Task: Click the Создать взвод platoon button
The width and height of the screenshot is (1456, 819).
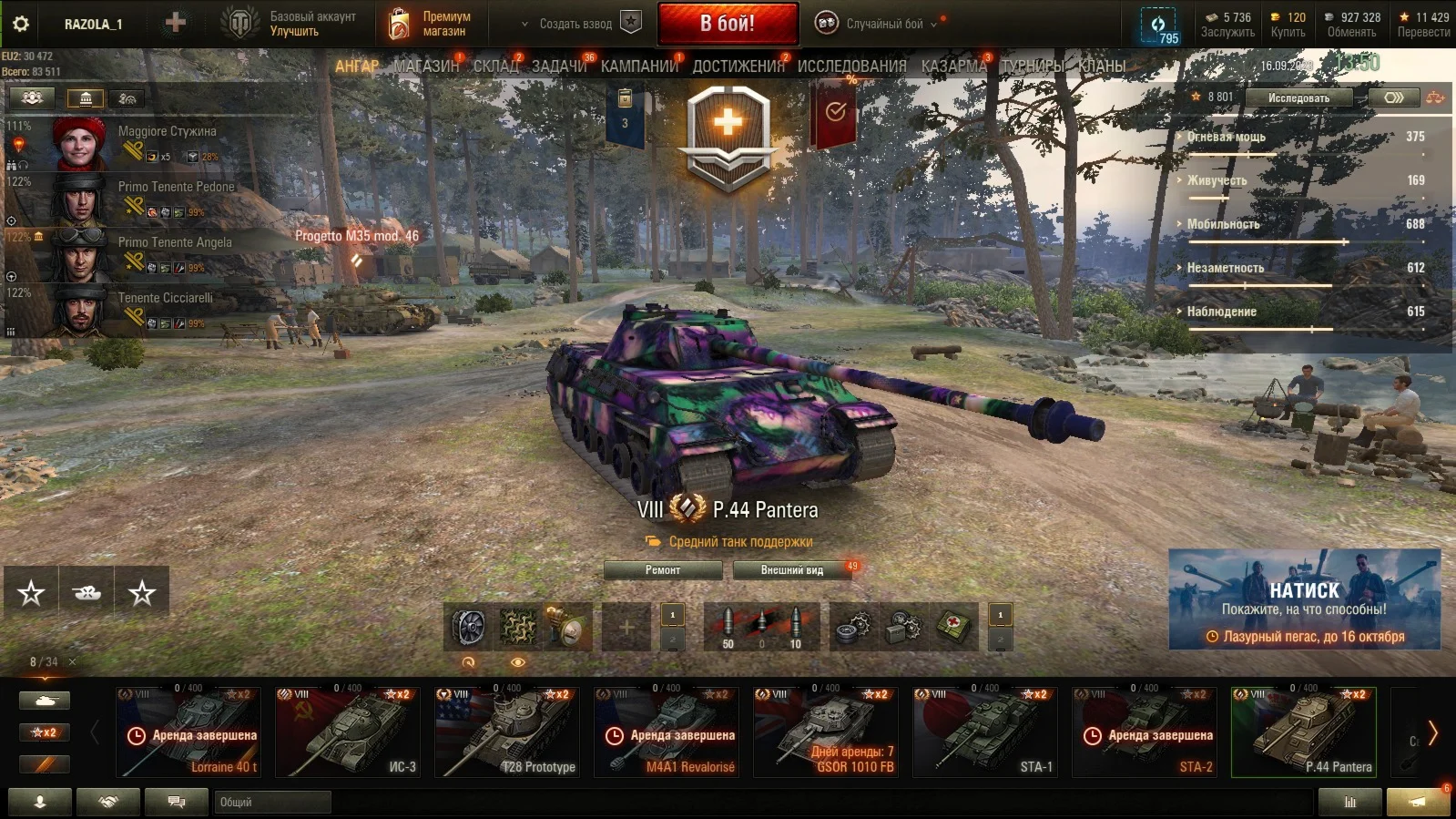Action: point(575,24)
